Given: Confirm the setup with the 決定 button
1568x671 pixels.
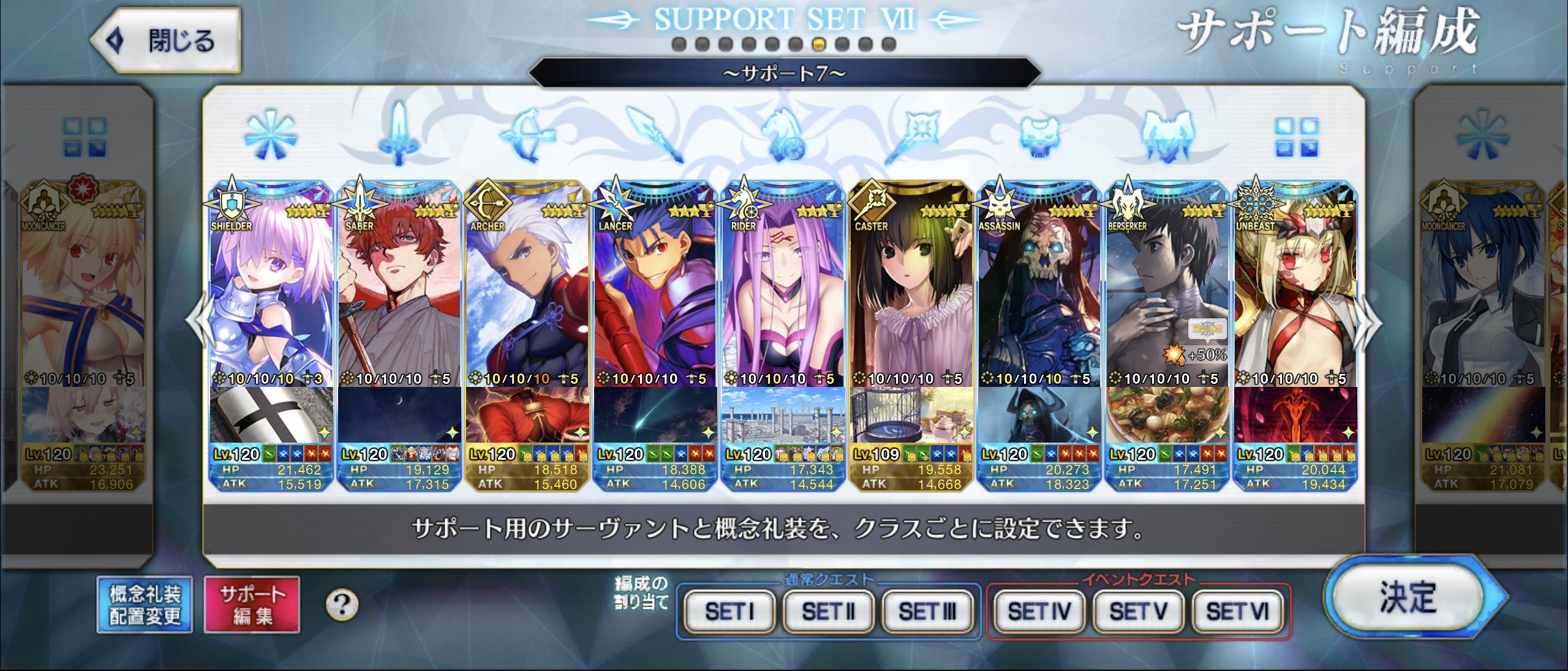Looking at the screenshot, I should click(x=1408, y=598).
